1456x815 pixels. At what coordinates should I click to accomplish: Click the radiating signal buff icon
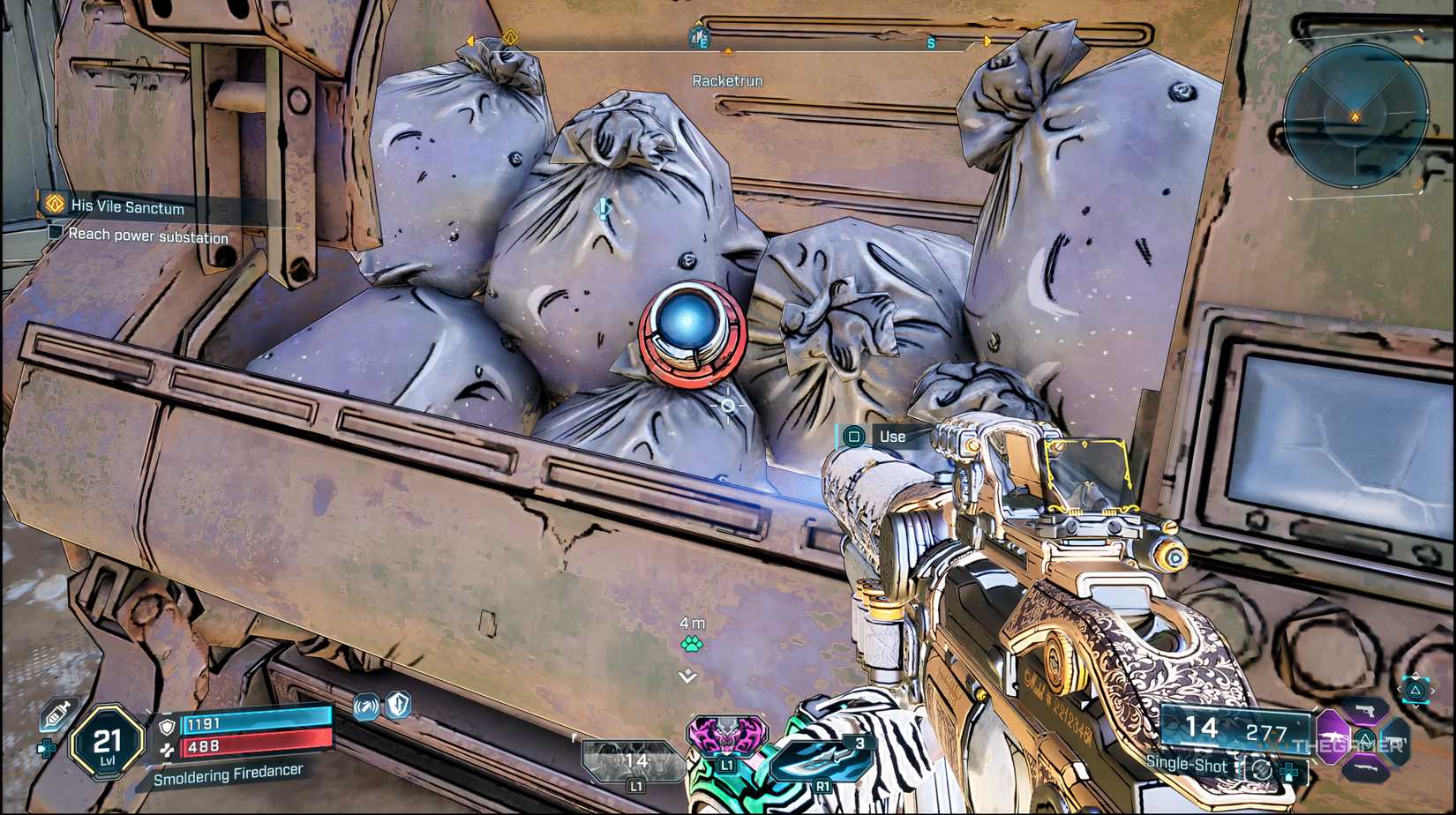366,706
